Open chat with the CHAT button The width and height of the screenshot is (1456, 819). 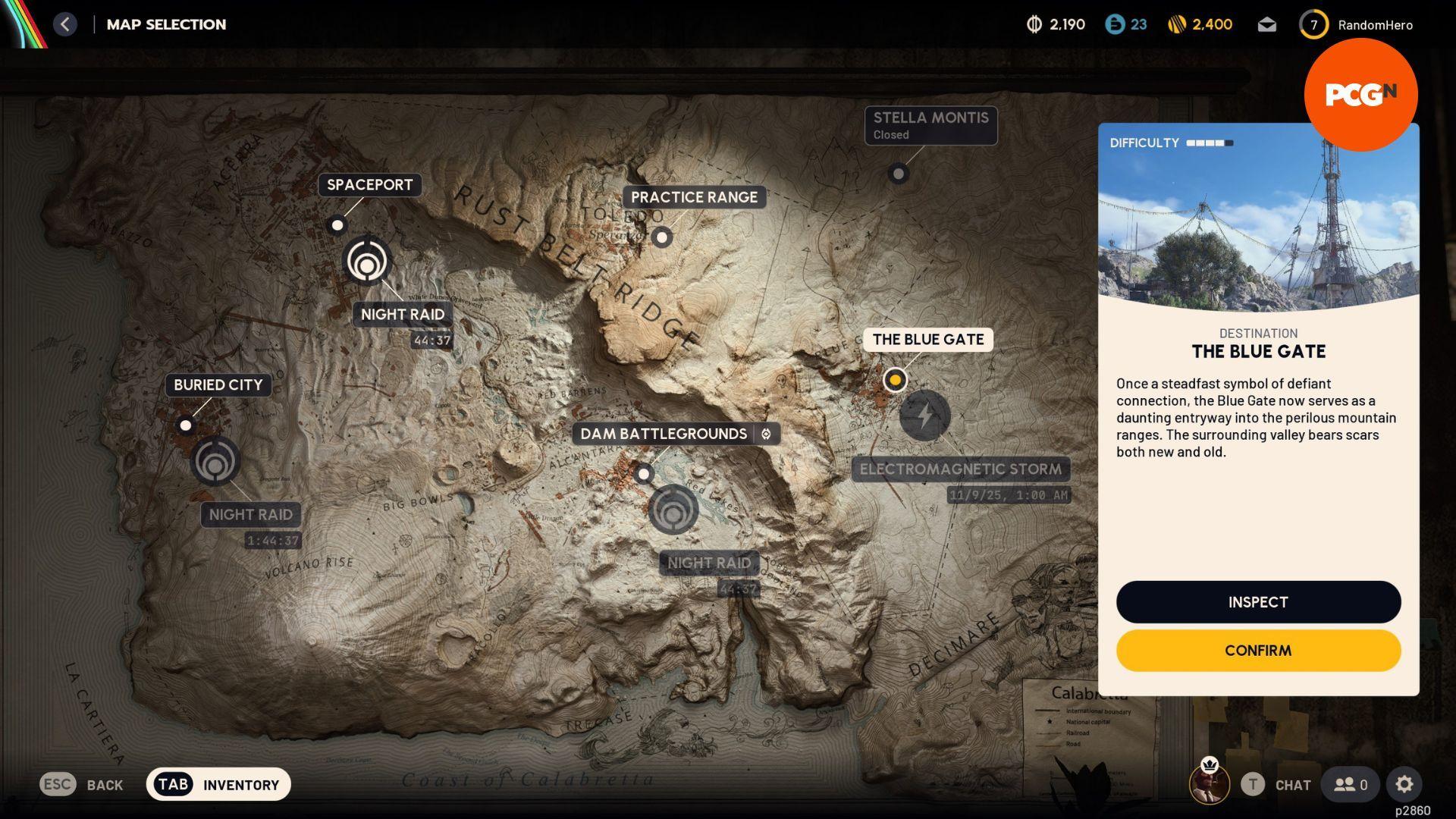(1291, 785)
